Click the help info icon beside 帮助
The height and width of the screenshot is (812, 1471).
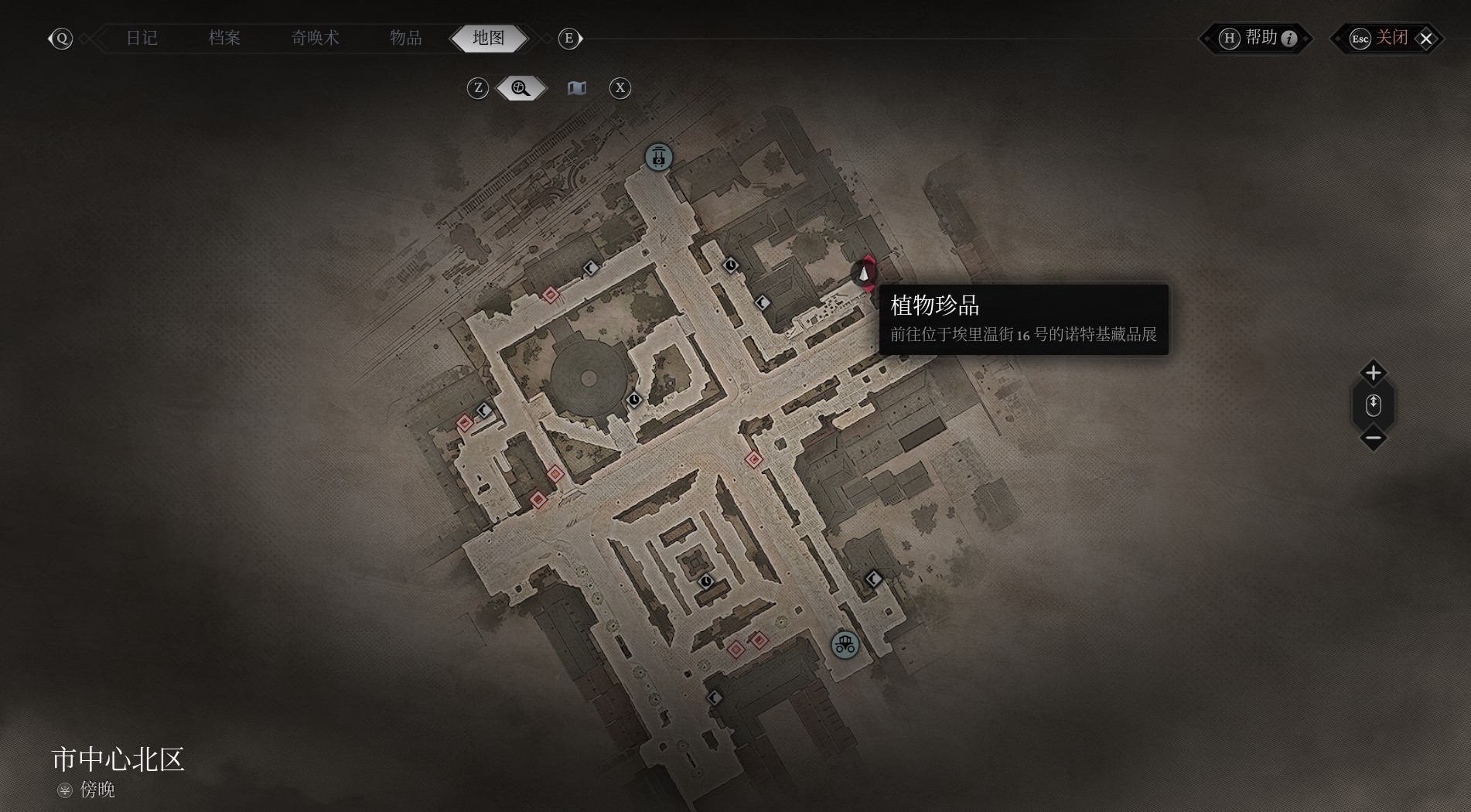1288,39
